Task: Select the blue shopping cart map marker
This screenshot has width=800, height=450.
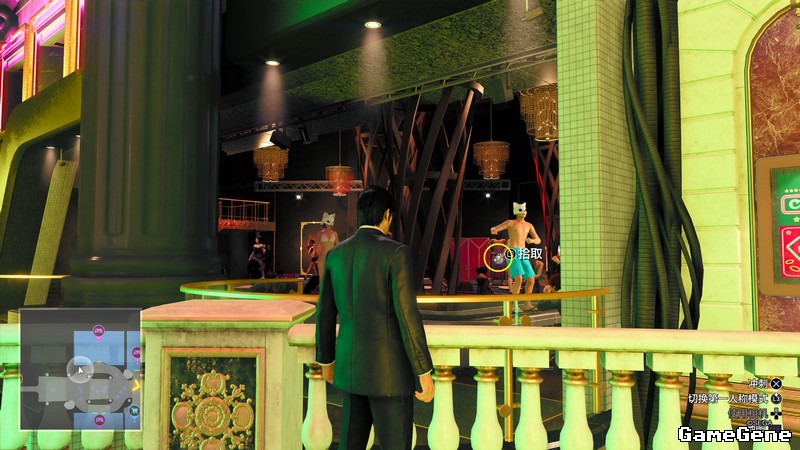Action: tap(135, 408)
